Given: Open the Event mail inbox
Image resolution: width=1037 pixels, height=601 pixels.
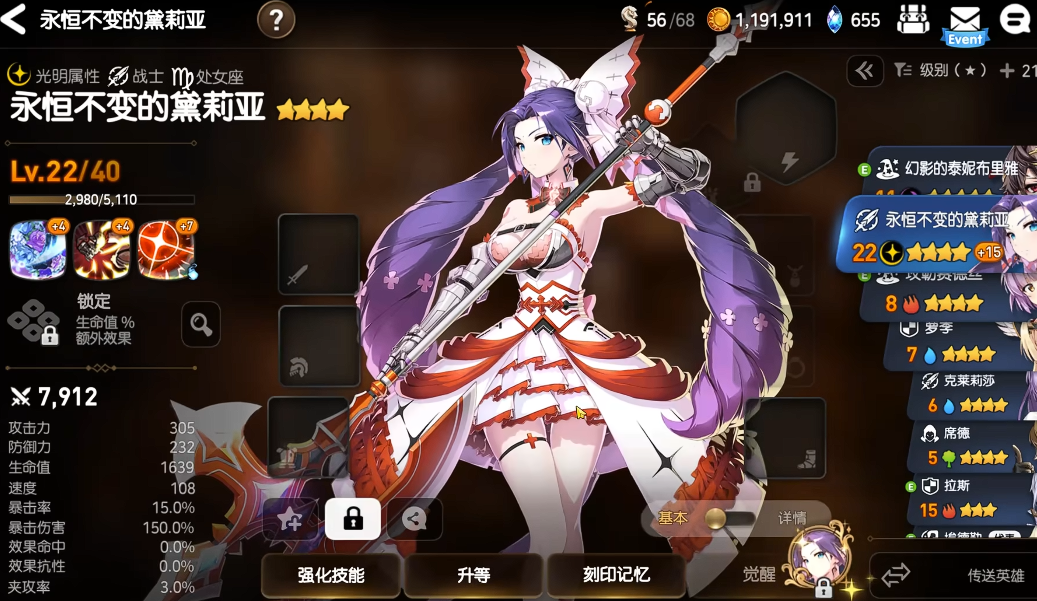Looking at the screenshot, I should click(x=964, y=22).
